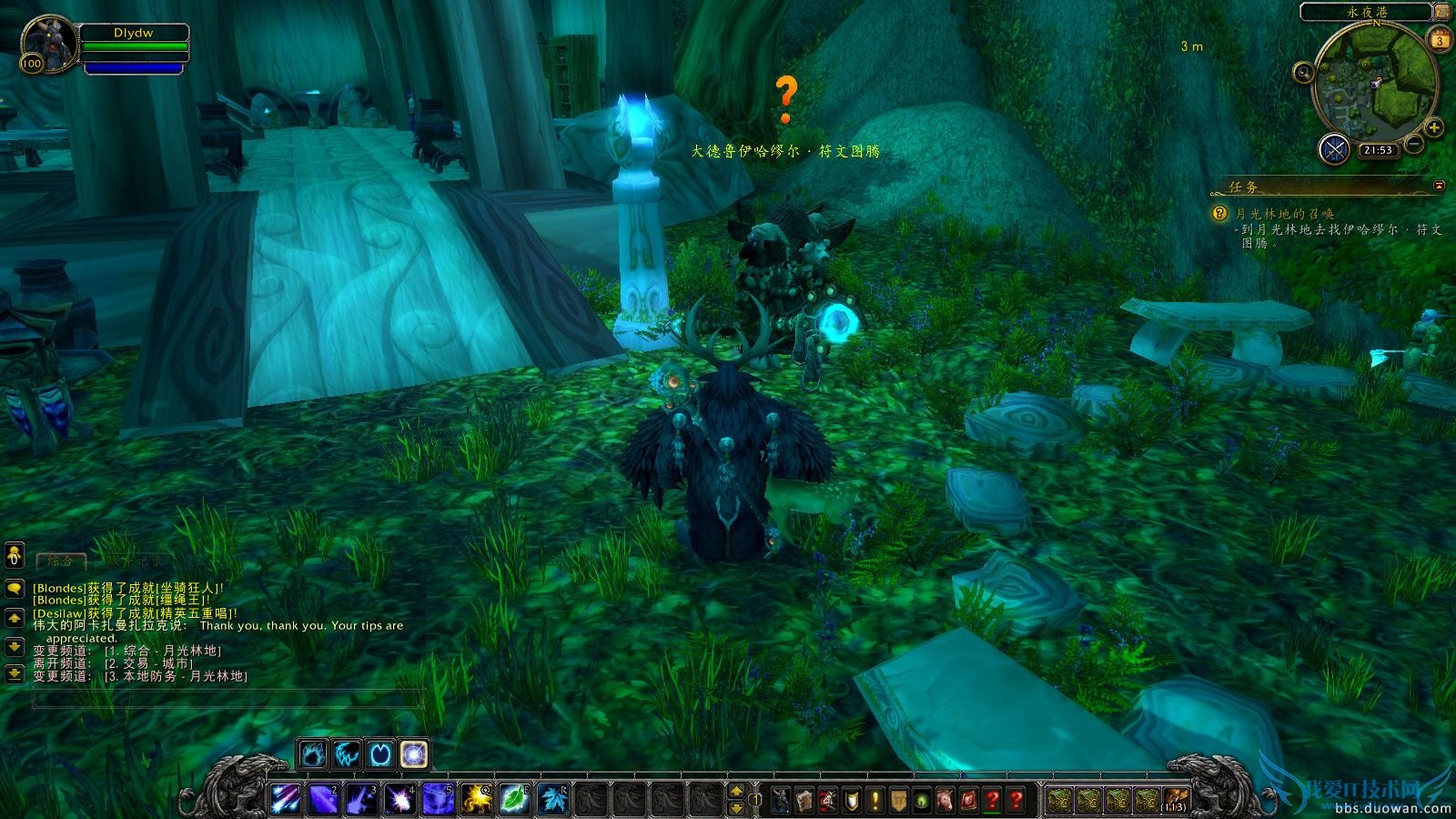
Task: Click the calendar icon above the minimap
Action: tap(1440, 38)
